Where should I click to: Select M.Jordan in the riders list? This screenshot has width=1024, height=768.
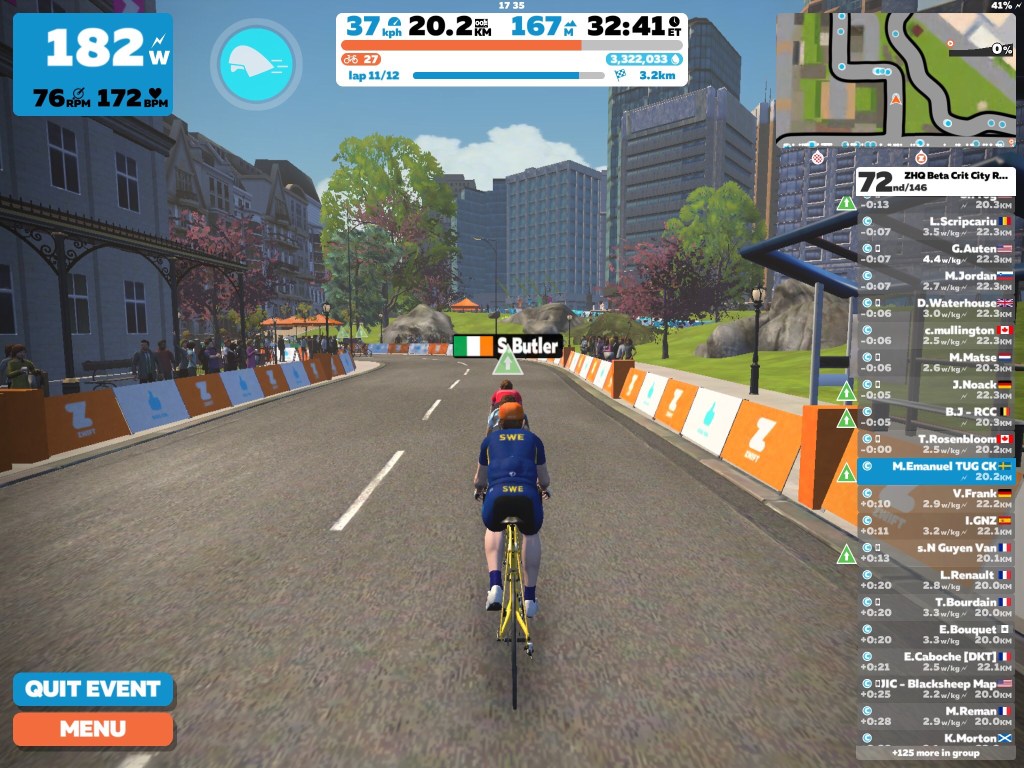(936, 280)
